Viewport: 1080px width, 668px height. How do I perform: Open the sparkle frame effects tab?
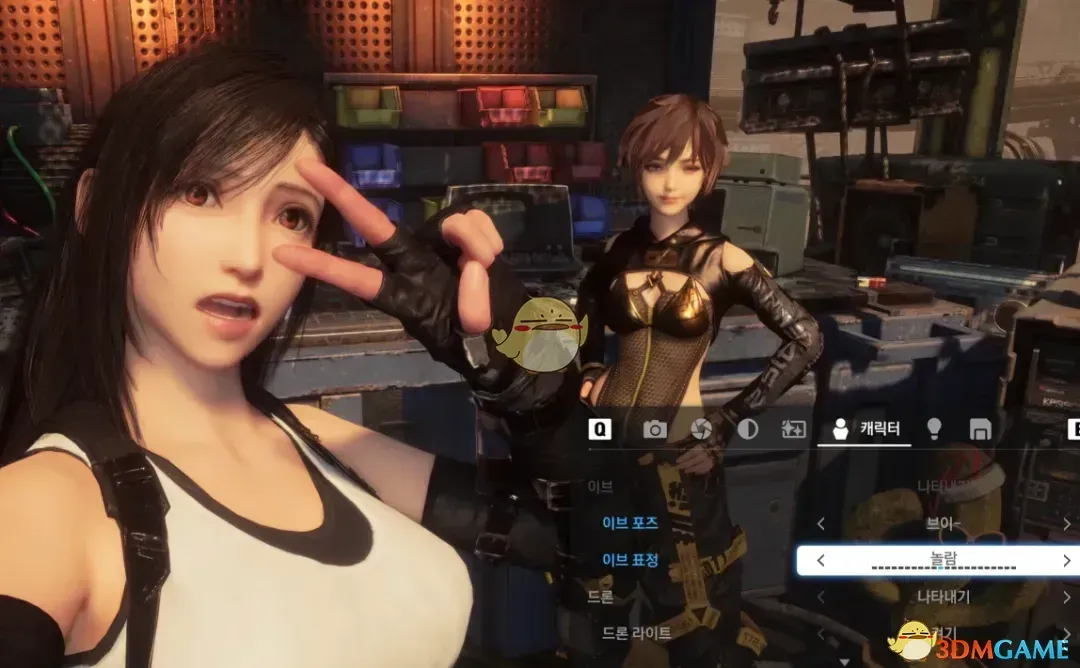[793, 429]
